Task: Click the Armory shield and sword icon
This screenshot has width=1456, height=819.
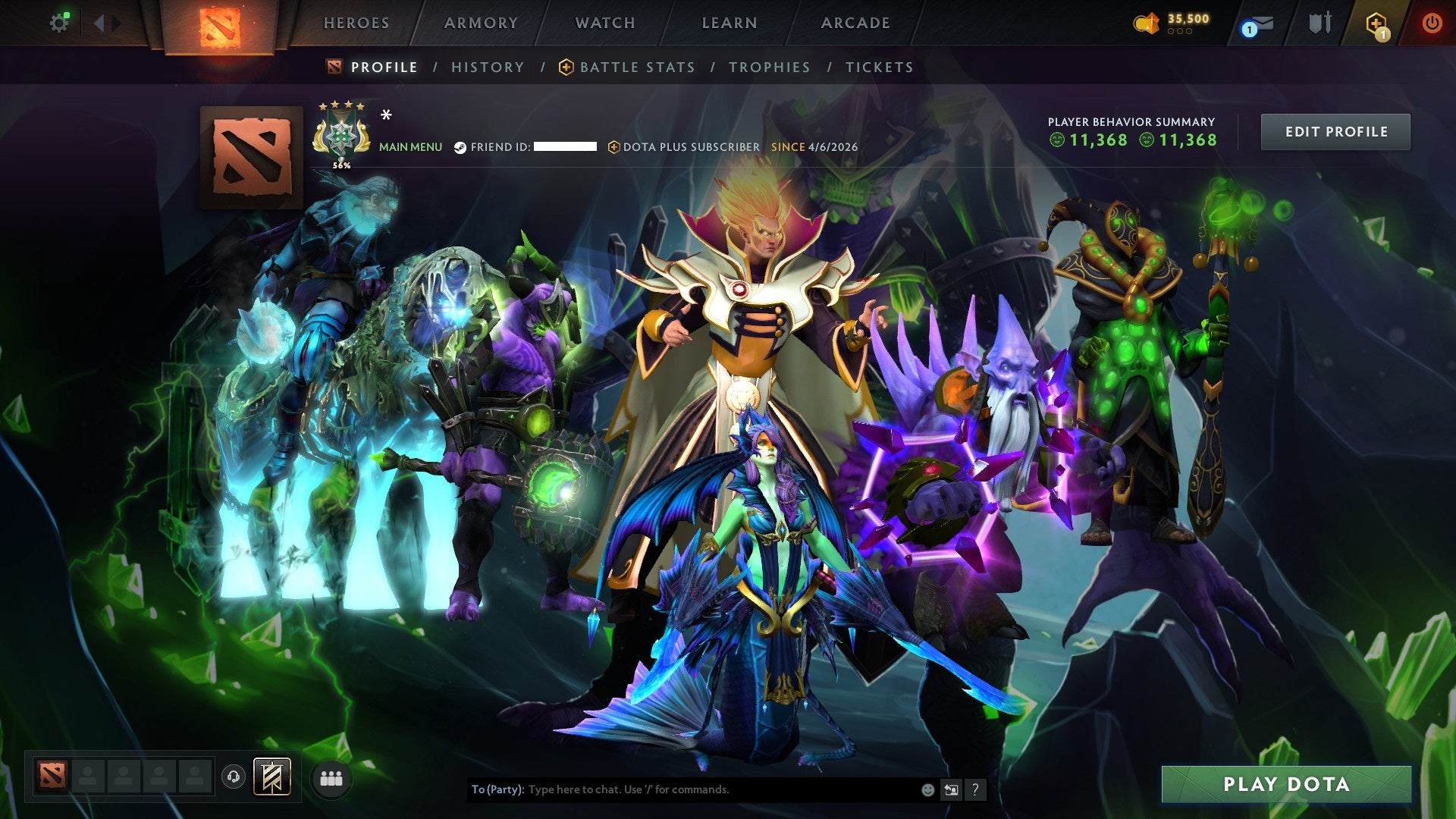Action: 1320,23
